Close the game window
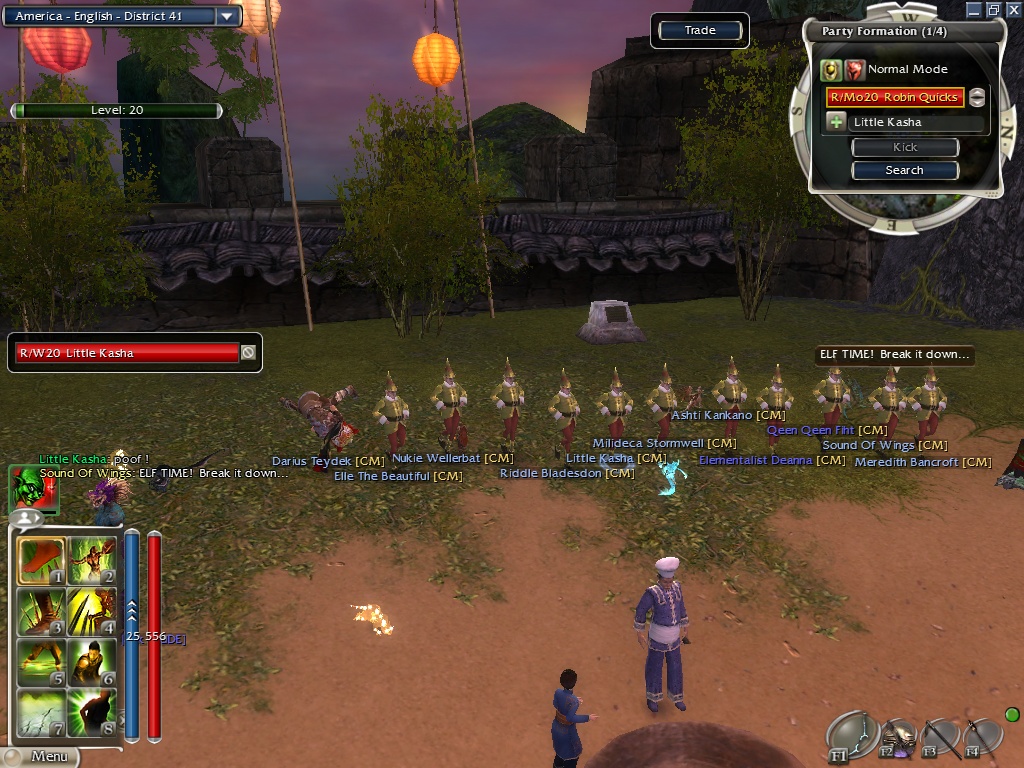The image size is (1024, 768). click(1012, 9)
